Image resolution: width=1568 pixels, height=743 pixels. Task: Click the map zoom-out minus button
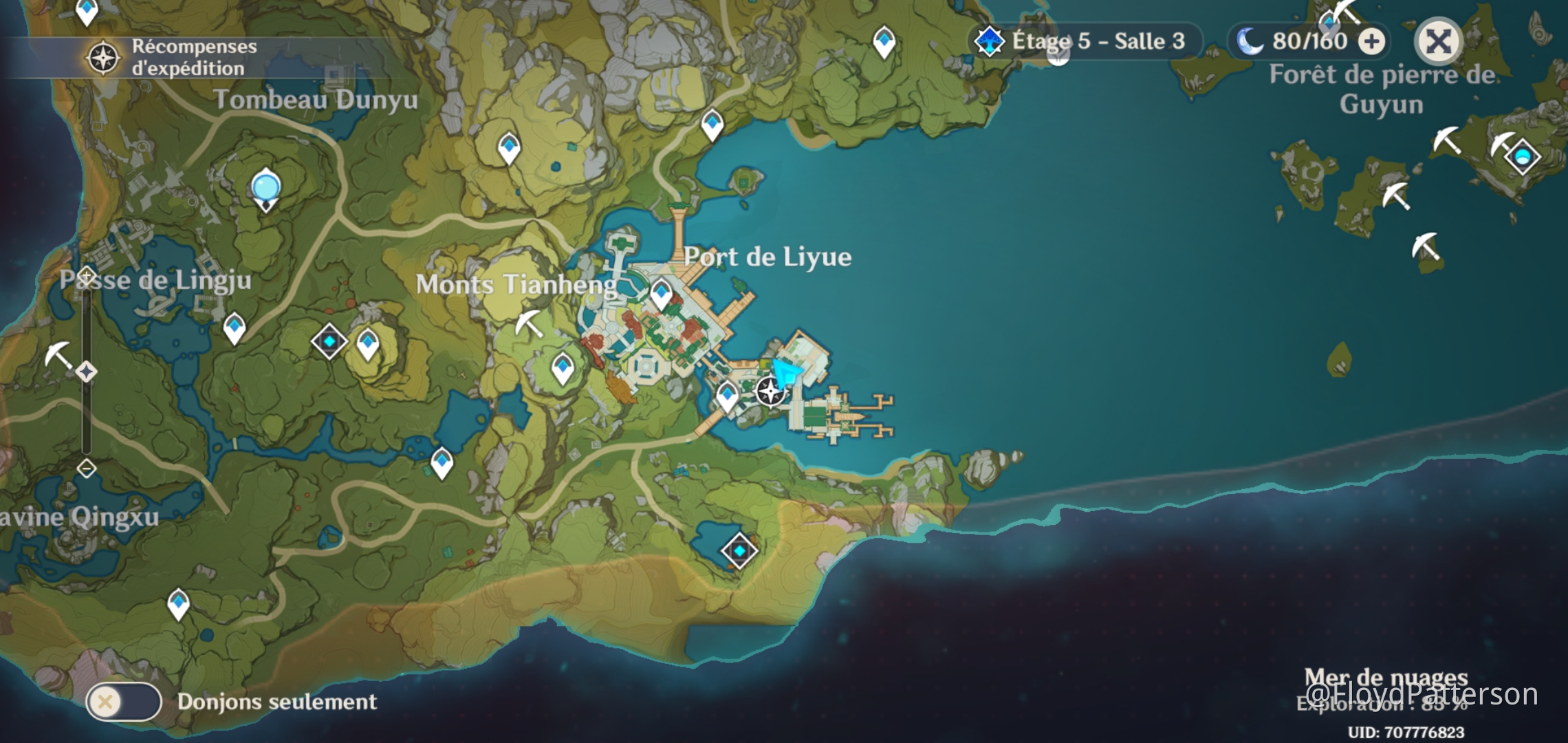point(87,469)
